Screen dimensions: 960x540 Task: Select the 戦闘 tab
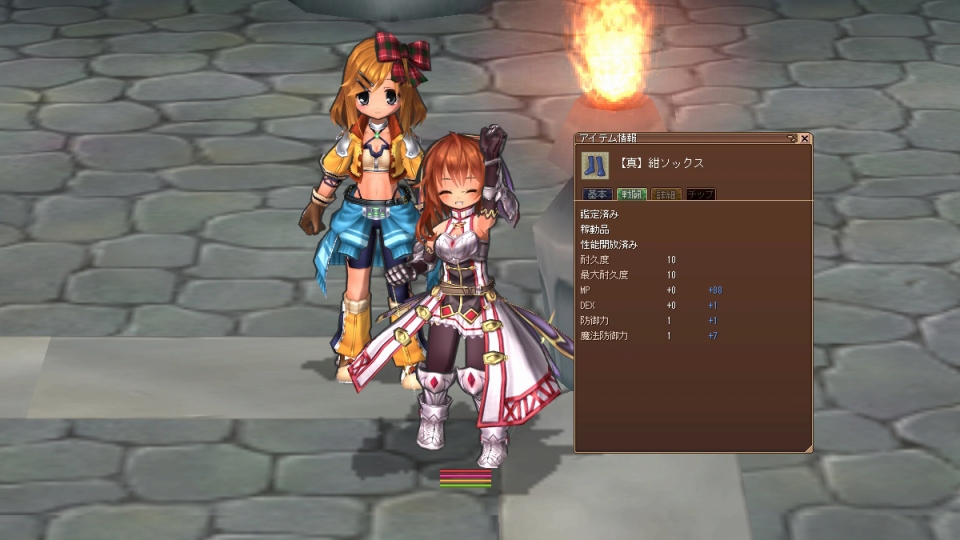632,194
